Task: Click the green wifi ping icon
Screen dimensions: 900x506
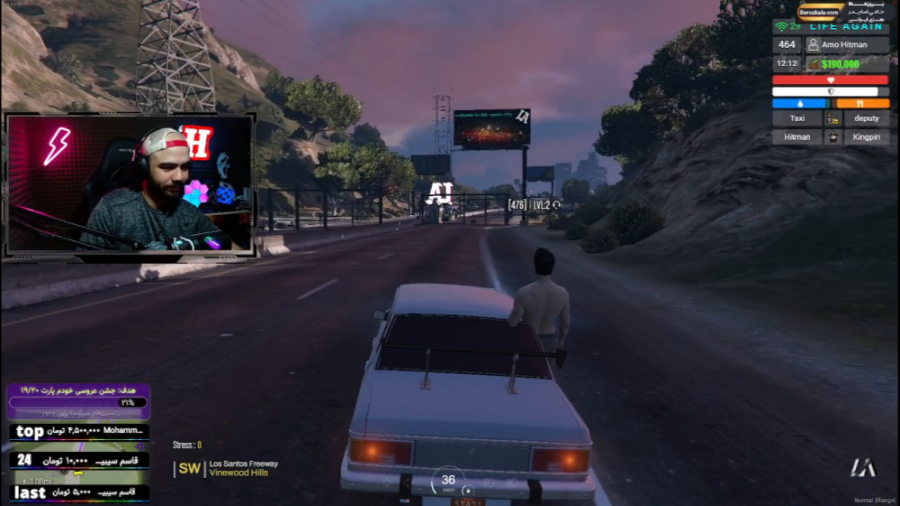Action: point(782,26)
